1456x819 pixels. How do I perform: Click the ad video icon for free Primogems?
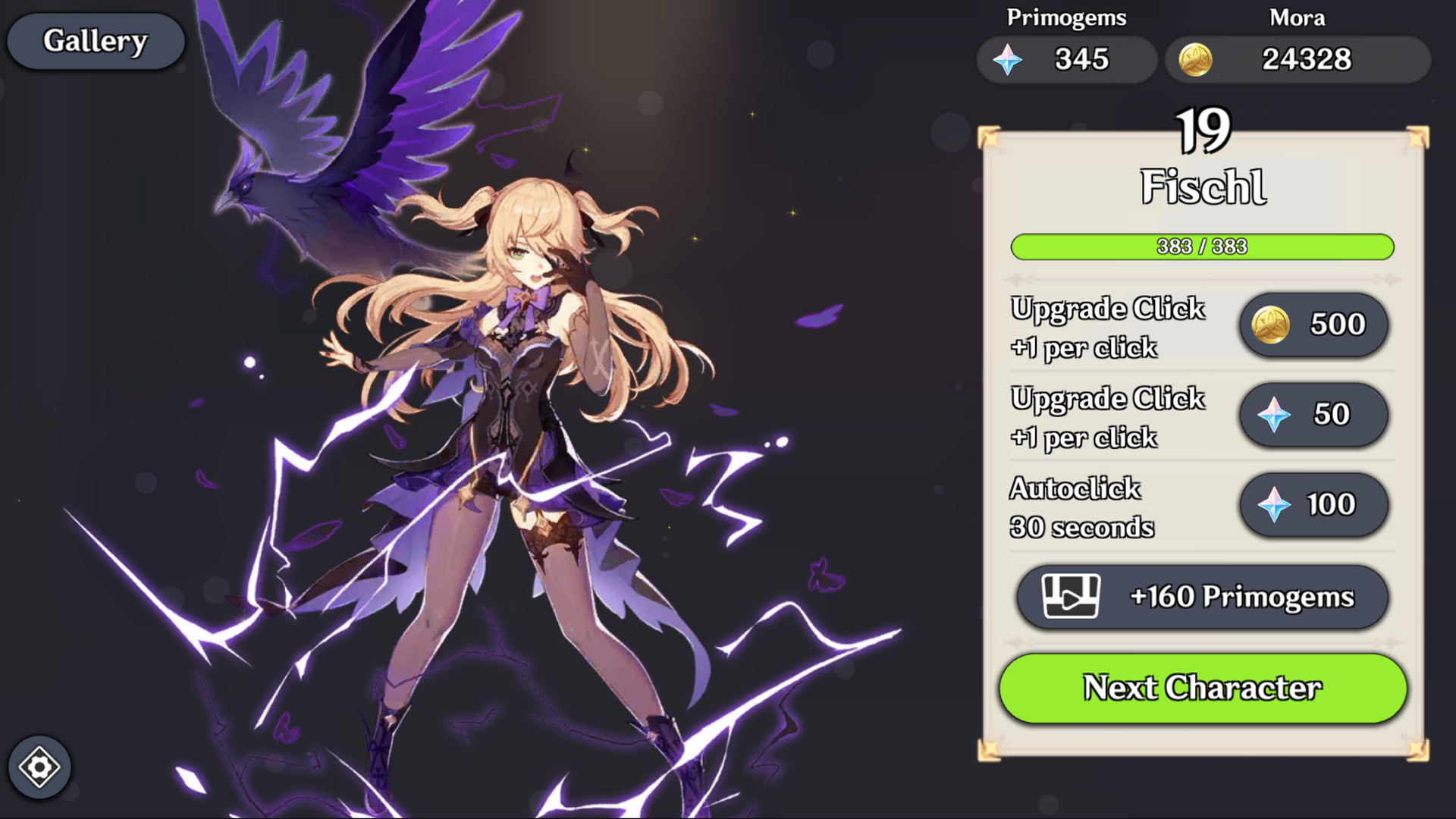pyautogui.click(x=1071, y=597)
